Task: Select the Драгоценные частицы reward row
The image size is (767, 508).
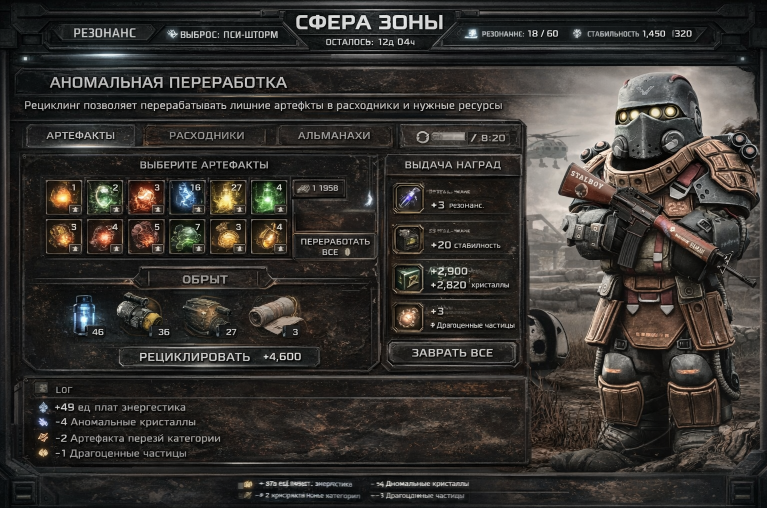Action: click(450, 317)
